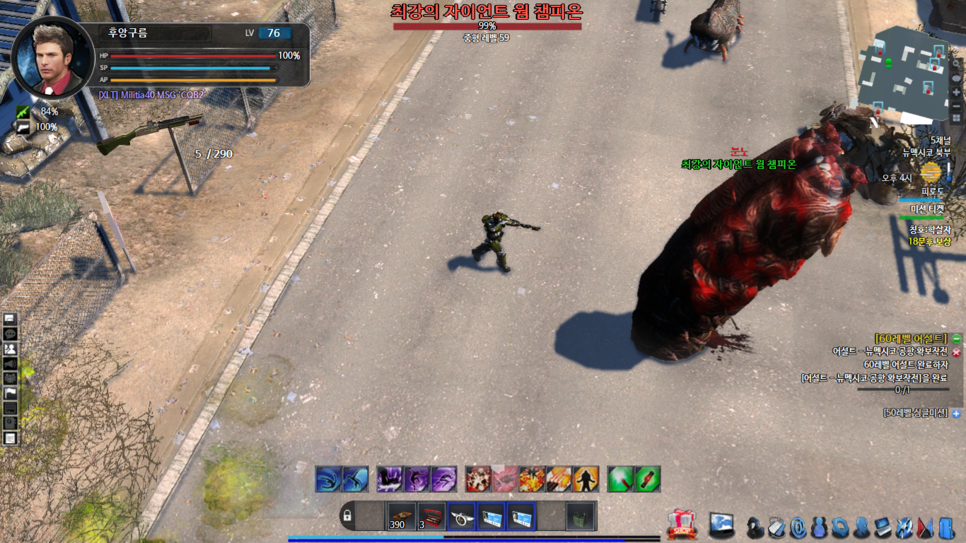Expand the level 50 single mission entry
Screen dimensions: 966x543
tap(956, 413)
